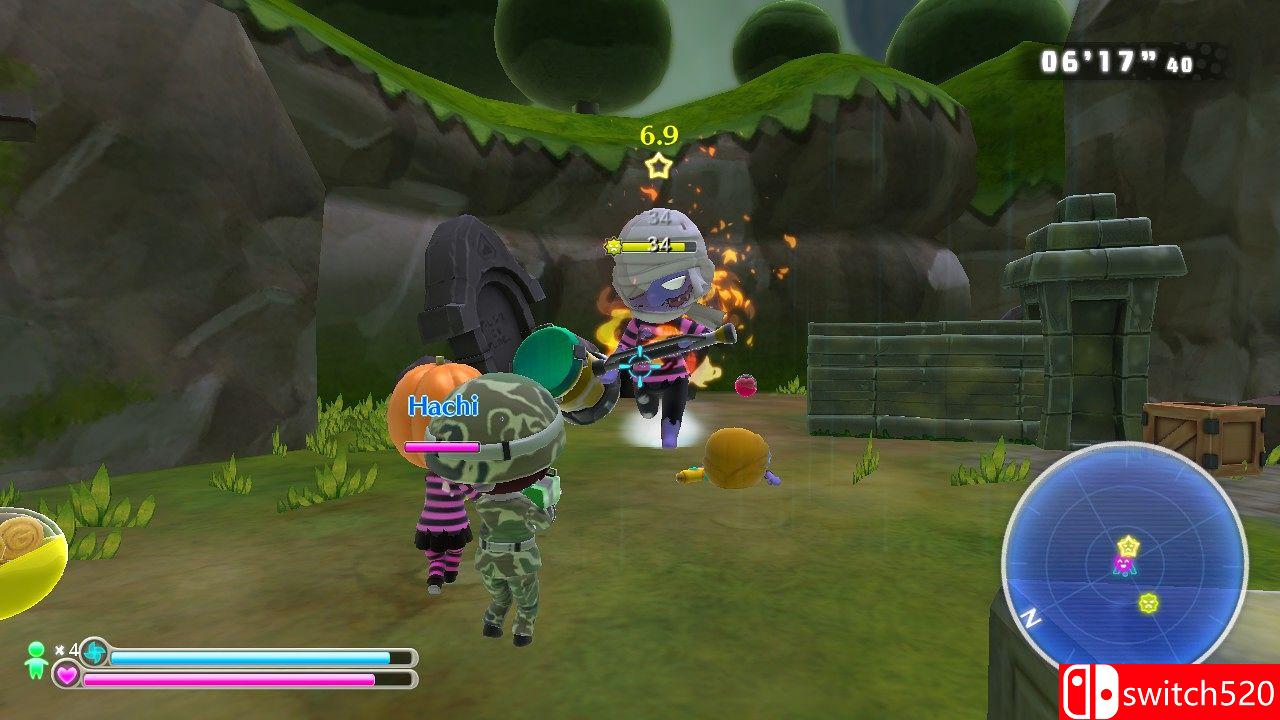This screenshot has height=720, width=1280.
Task: Select the yellow star marker on the minimap
Action: [1128, 545]
